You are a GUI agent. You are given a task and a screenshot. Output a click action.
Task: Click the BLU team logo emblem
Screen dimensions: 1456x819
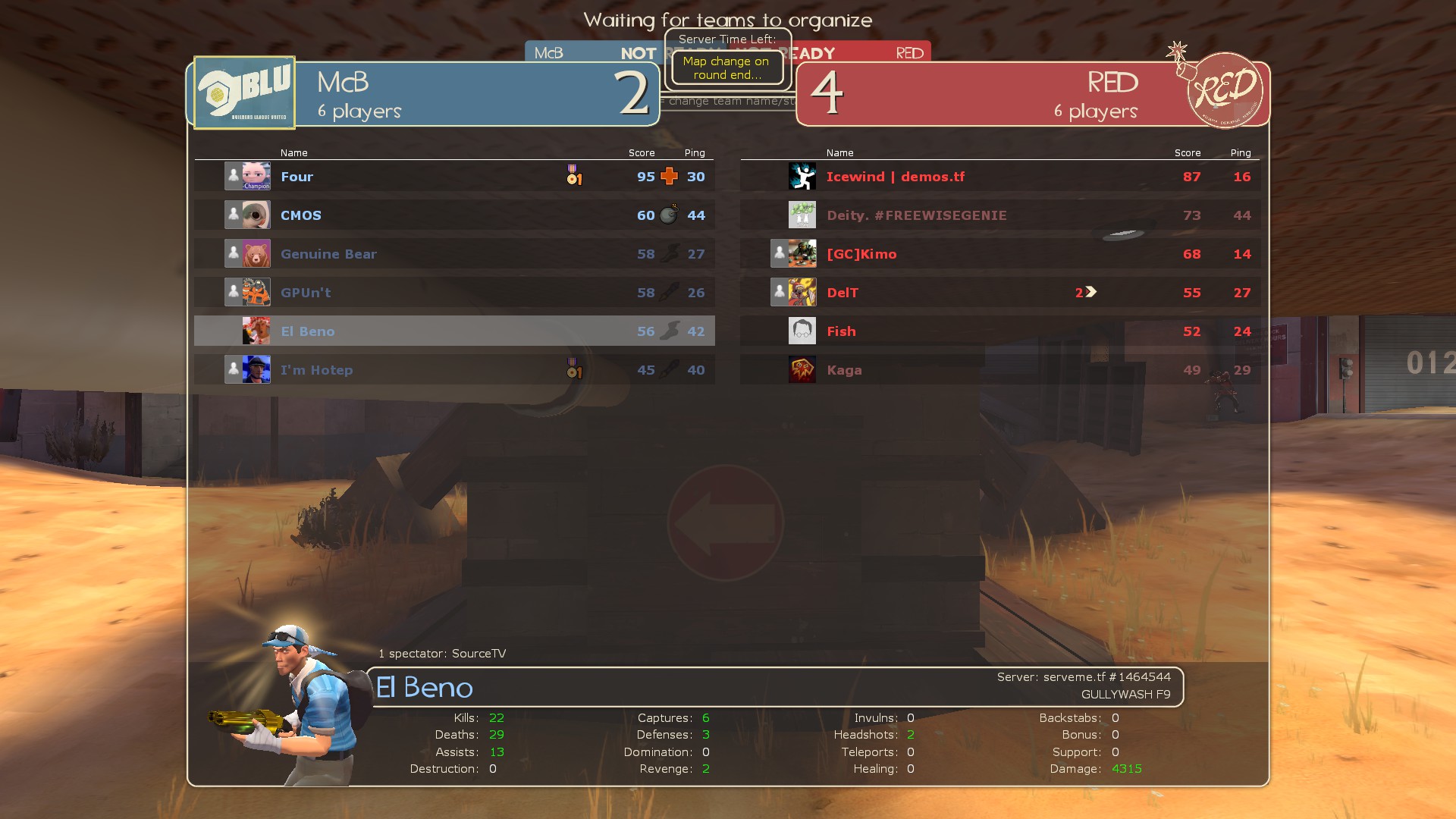pyautogui.click(x=244, y=93)
